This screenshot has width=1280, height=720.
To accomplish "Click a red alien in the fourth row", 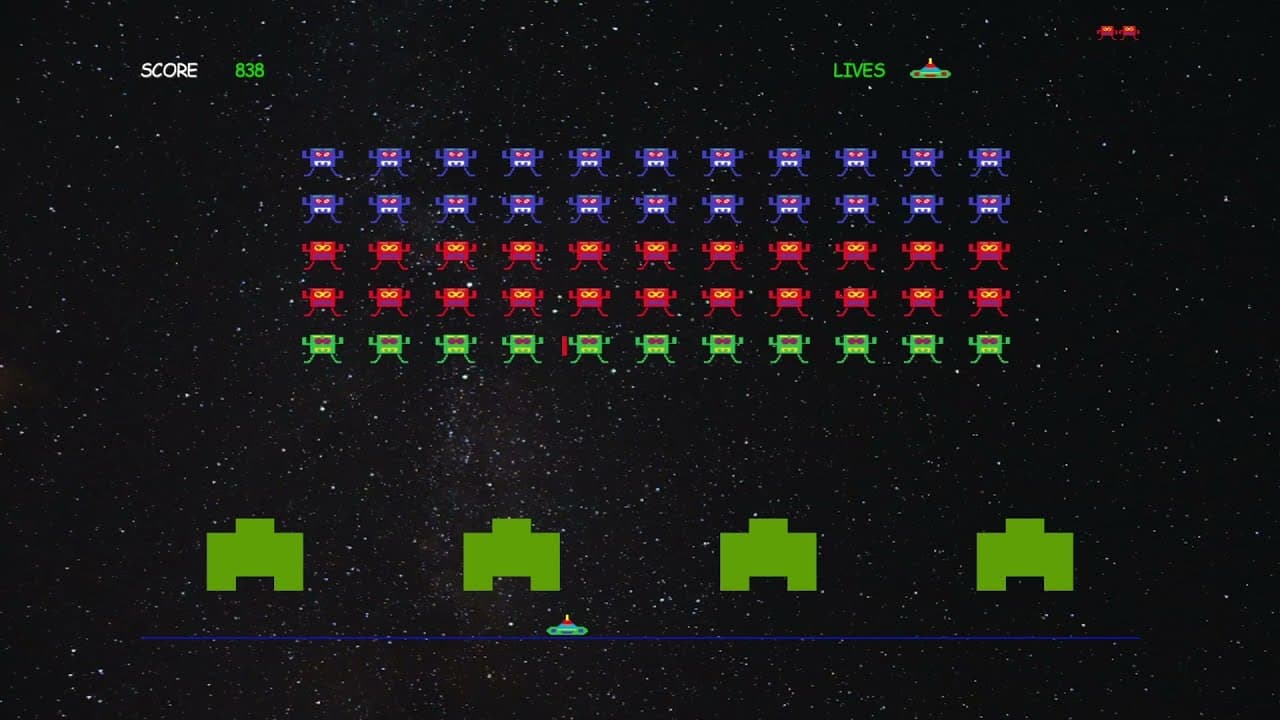I will (655, 297).
